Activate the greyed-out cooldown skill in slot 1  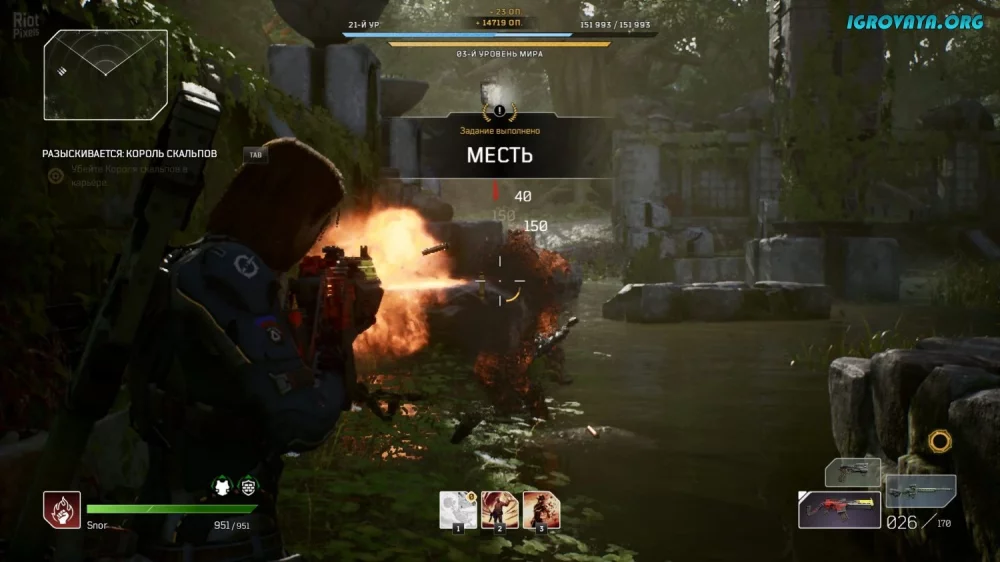458,510
